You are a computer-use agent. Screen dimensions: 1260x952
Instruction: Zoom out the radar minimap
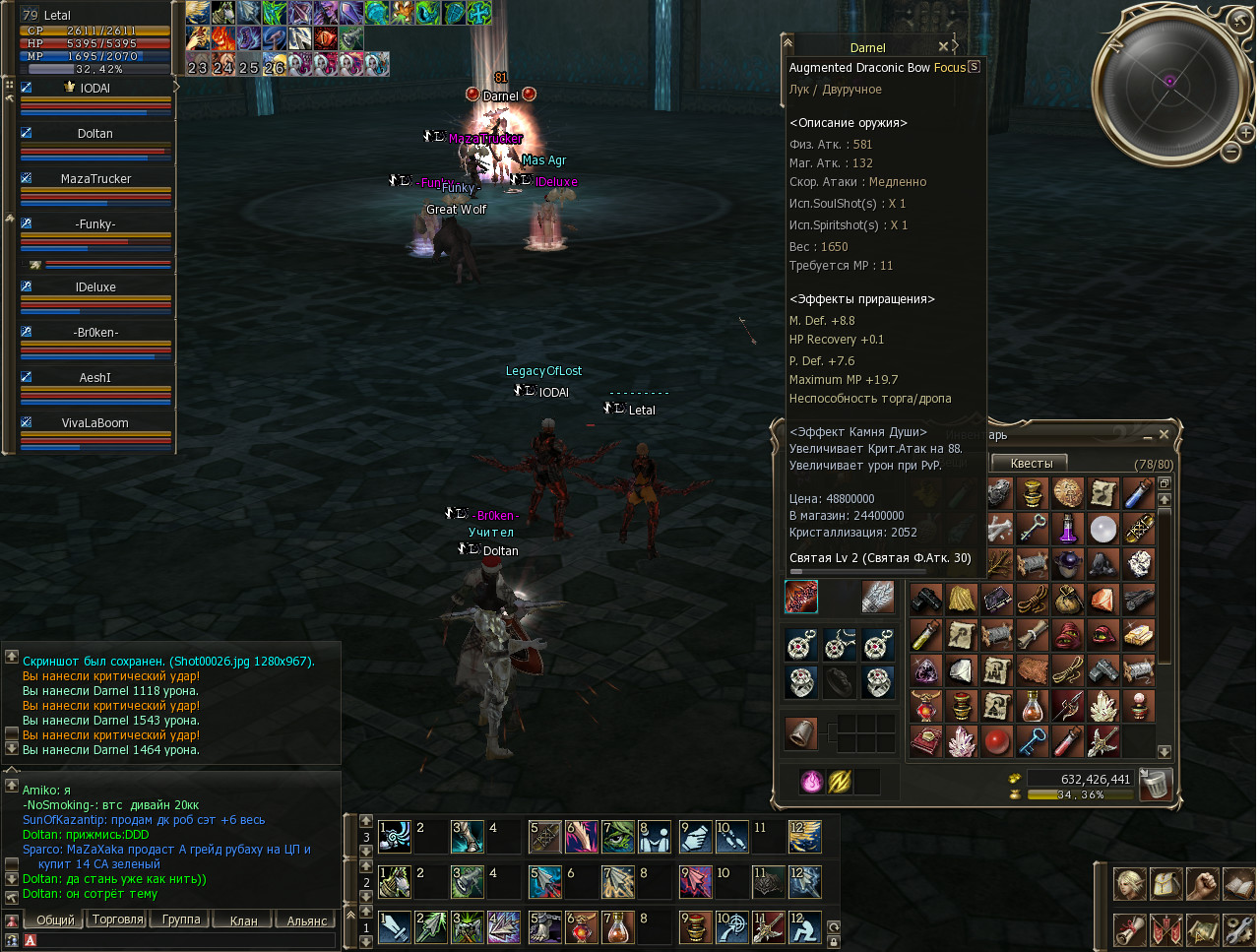(x=1230, y=152)
